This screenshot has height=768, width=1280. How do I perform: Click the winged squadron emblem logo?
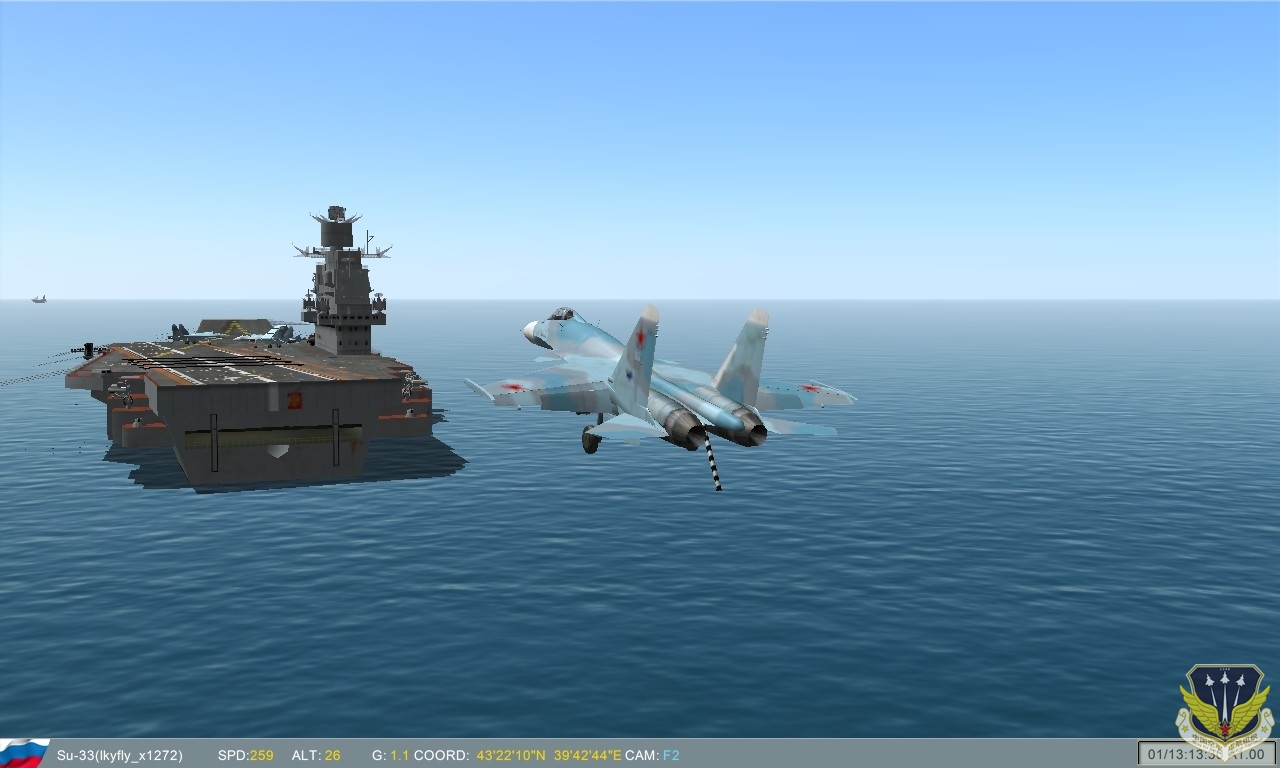coord(1223,707)
